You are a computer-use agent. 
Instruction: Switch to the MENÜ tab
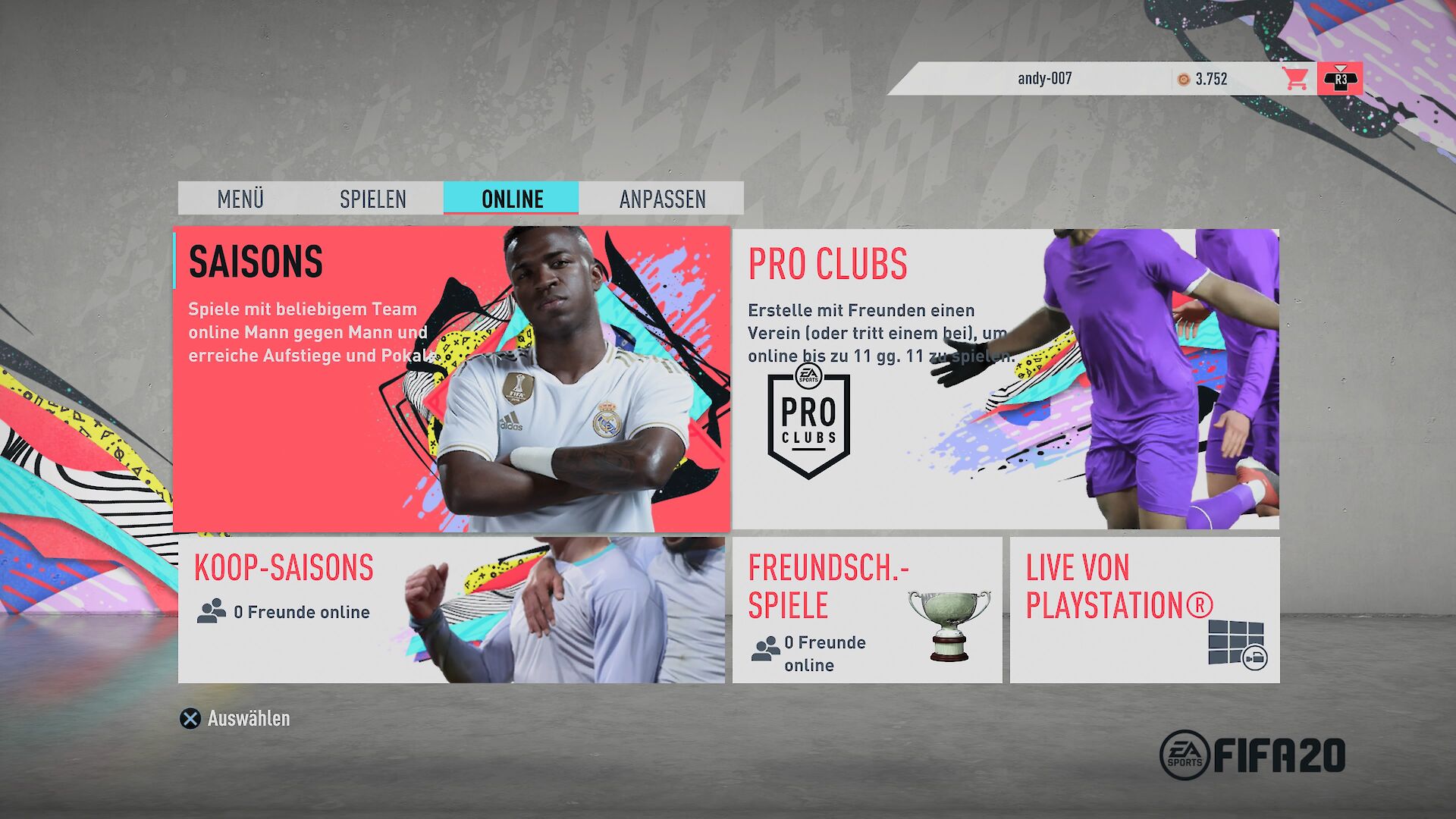pyautogui.click(x=240, y=199)
